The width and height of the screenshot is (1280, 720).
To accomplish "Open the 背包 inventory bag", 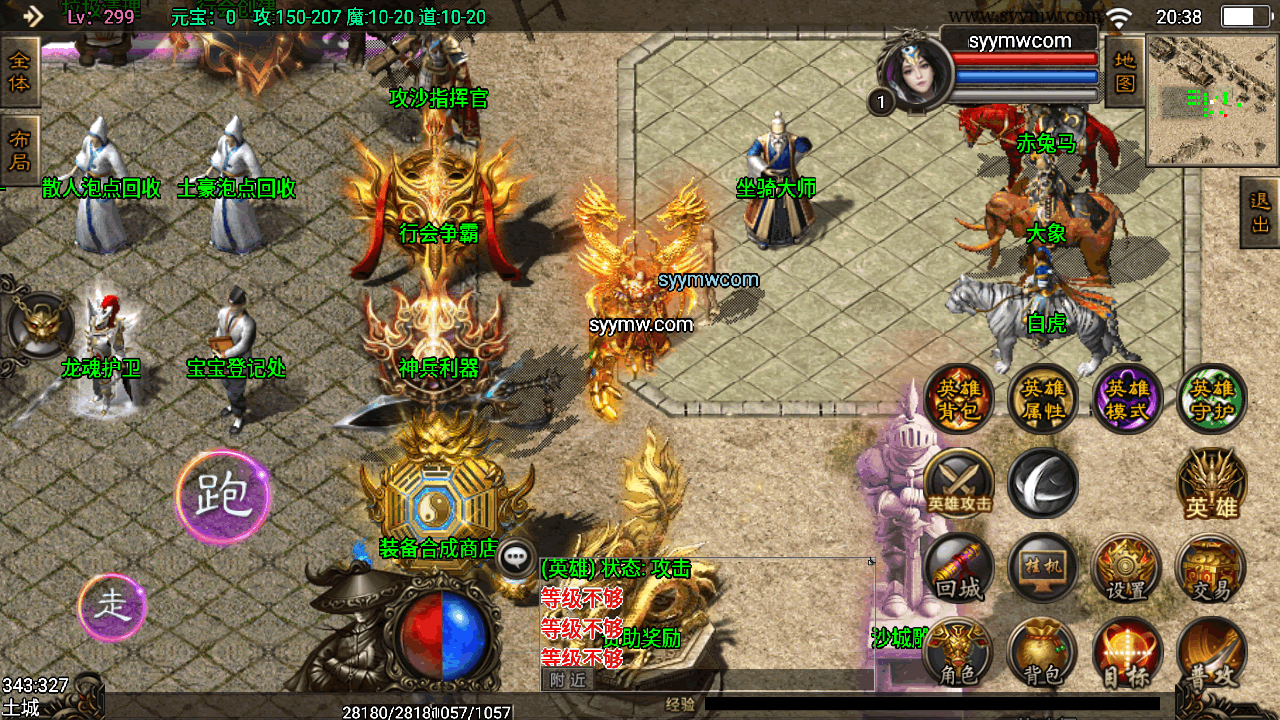I will pyautogui.click(x=1043, y=653).
